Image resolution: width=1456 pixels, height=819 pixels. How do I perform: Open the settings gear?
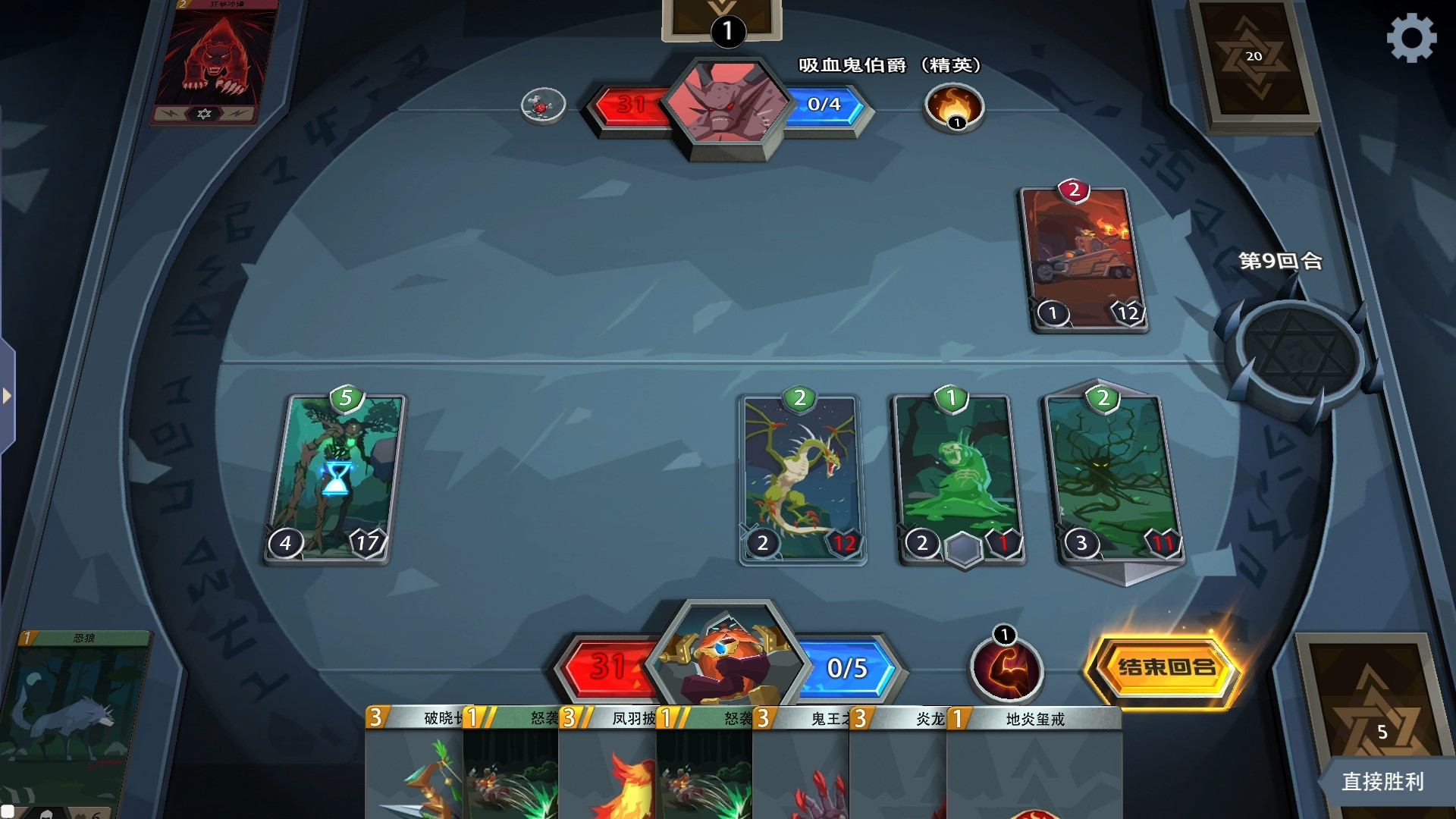click(x=1413, y=36)
